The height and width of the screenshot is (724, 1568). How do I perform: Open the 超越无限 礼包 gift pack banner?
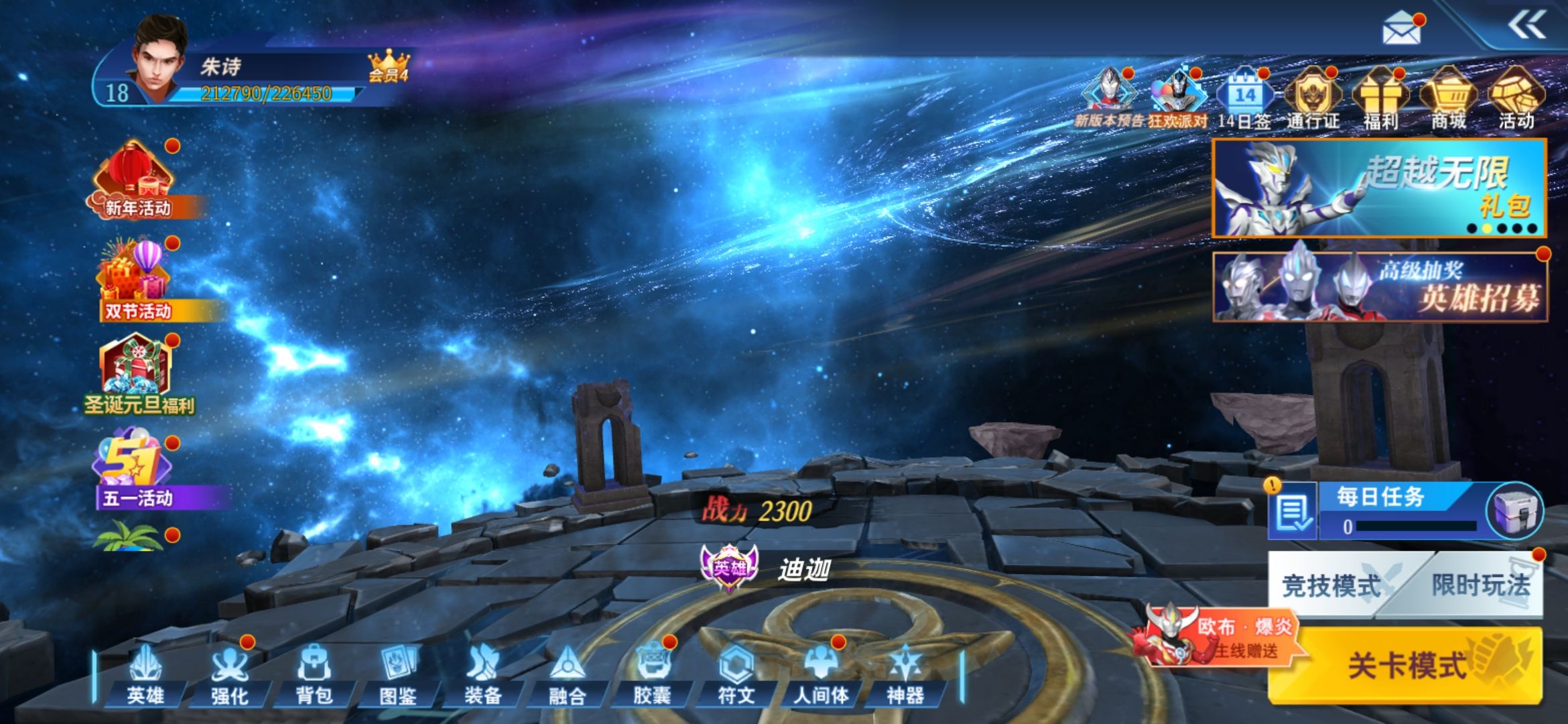click(x=1379, y=188)
